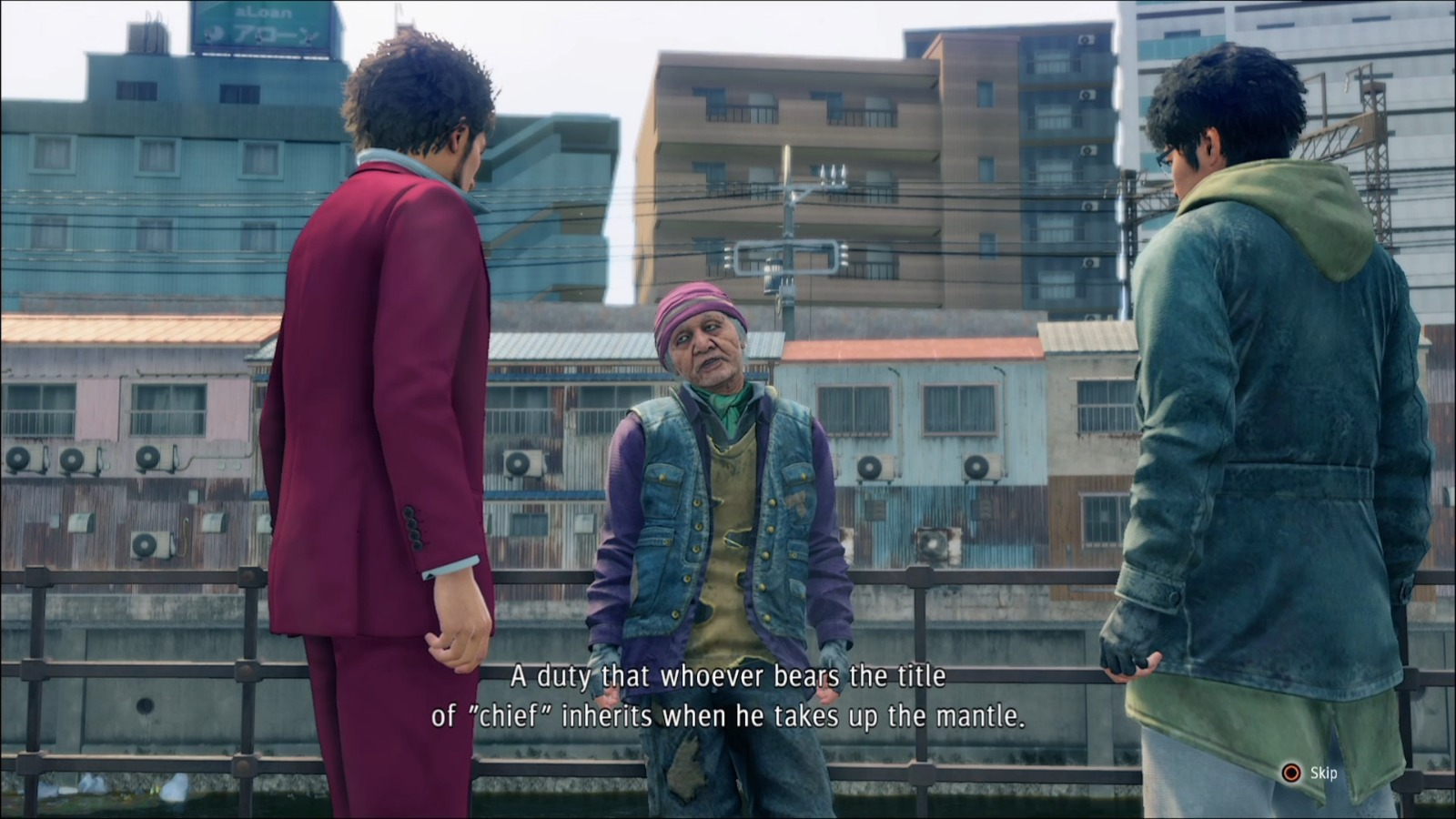
Task: Click the red circle Skip button icon
Action: coord(1289,771)
